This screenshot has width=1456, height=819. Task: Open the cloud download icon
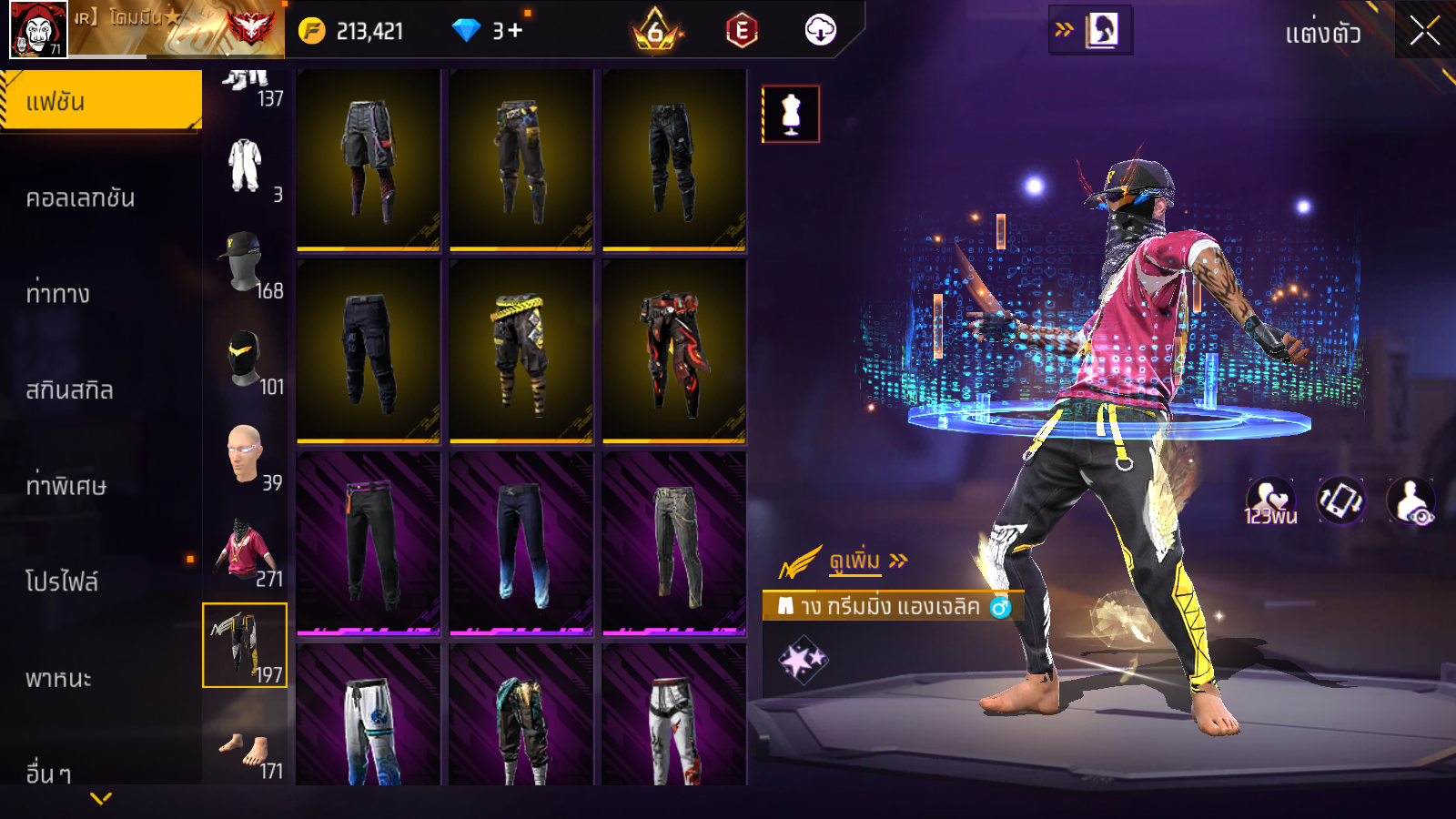pyautogui.click(x=820, y=31)
